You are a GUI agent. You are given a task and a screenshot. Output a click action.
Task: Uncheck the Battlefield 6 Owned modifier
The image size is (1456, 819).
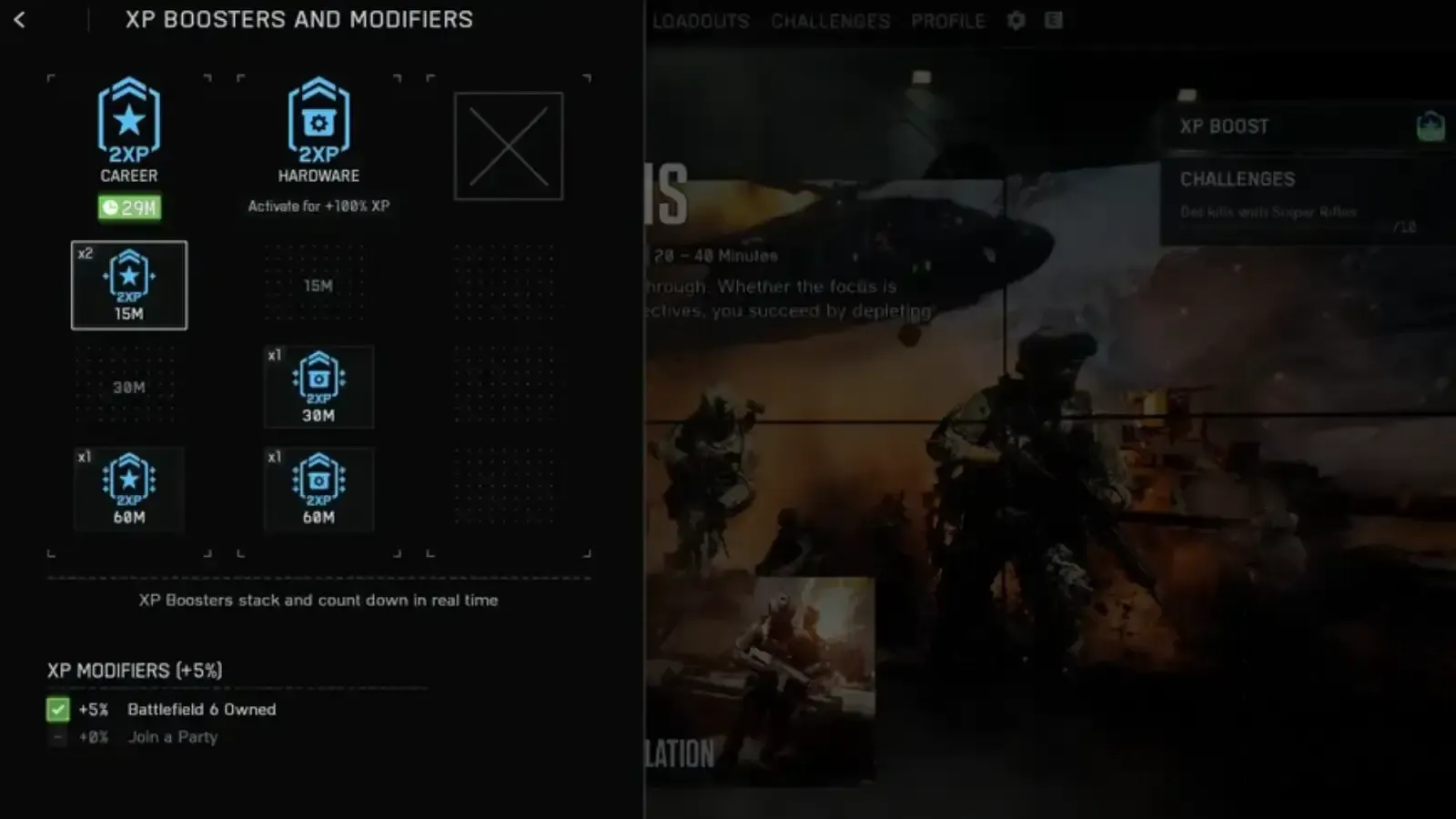pyautogui.click(x=58, y=710)
